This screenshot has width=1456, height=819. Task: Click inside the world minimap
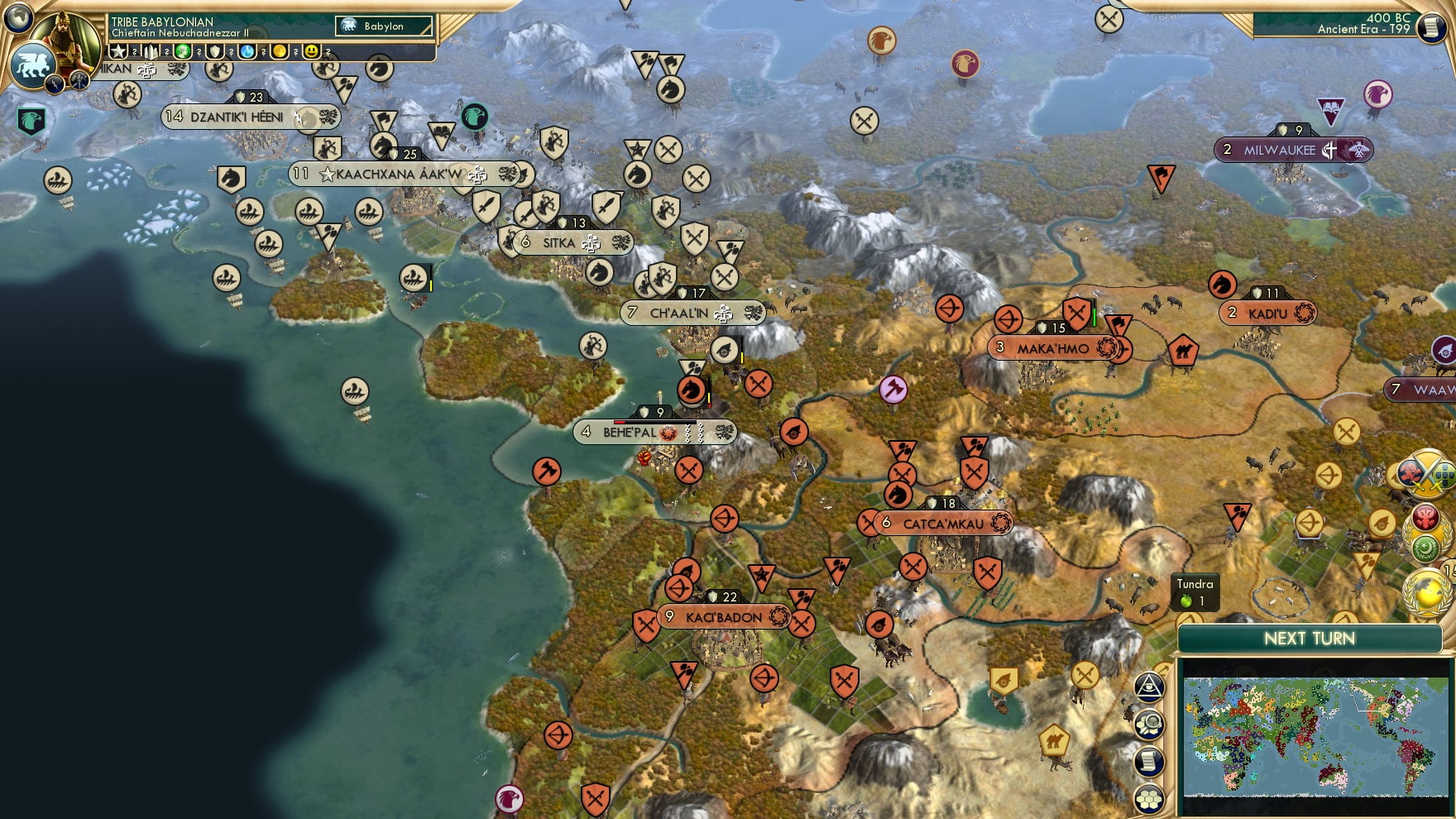pyautogui.click(x=1315, y=736)
